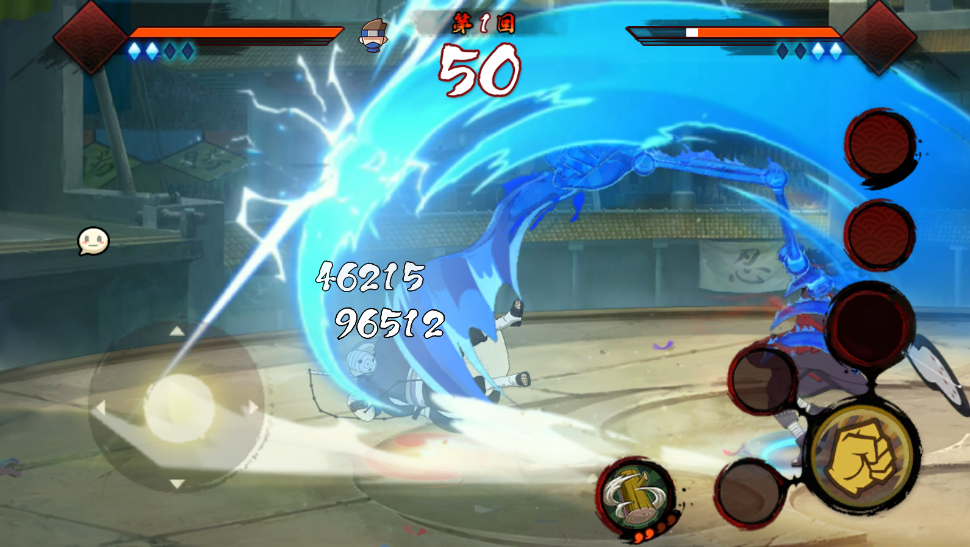This screenshot has width=970, height=547.
Task: Click the joystick's up arrow
Action: [x=177, y=331]
